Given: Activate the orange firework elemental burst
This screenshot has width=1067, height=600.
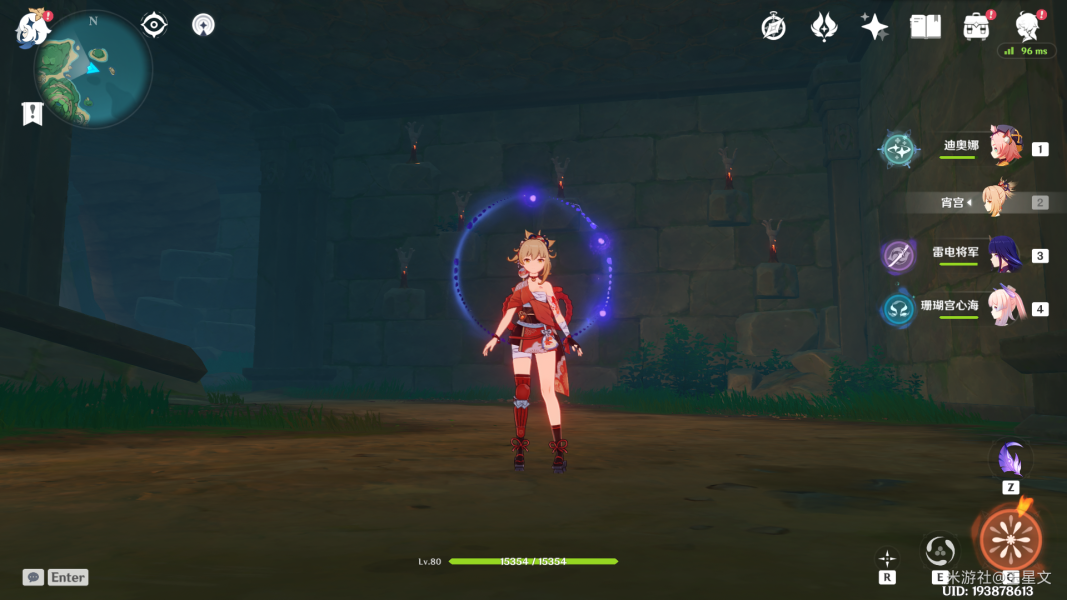Looking at the screenshot, I should (1010, 539).
